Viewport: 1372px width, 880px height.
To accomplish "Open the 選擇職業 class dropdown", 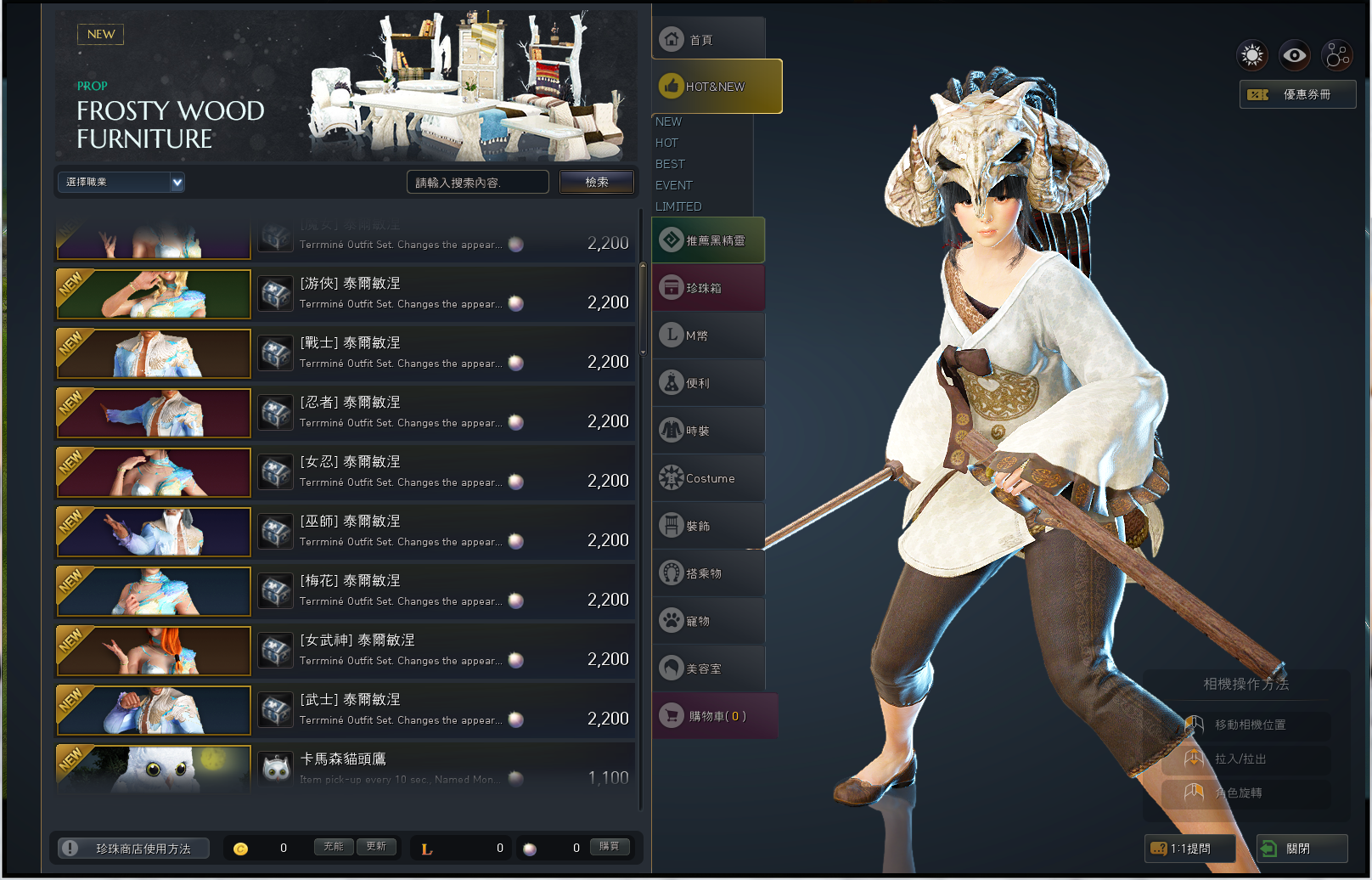I will click(x=121, y=182).
